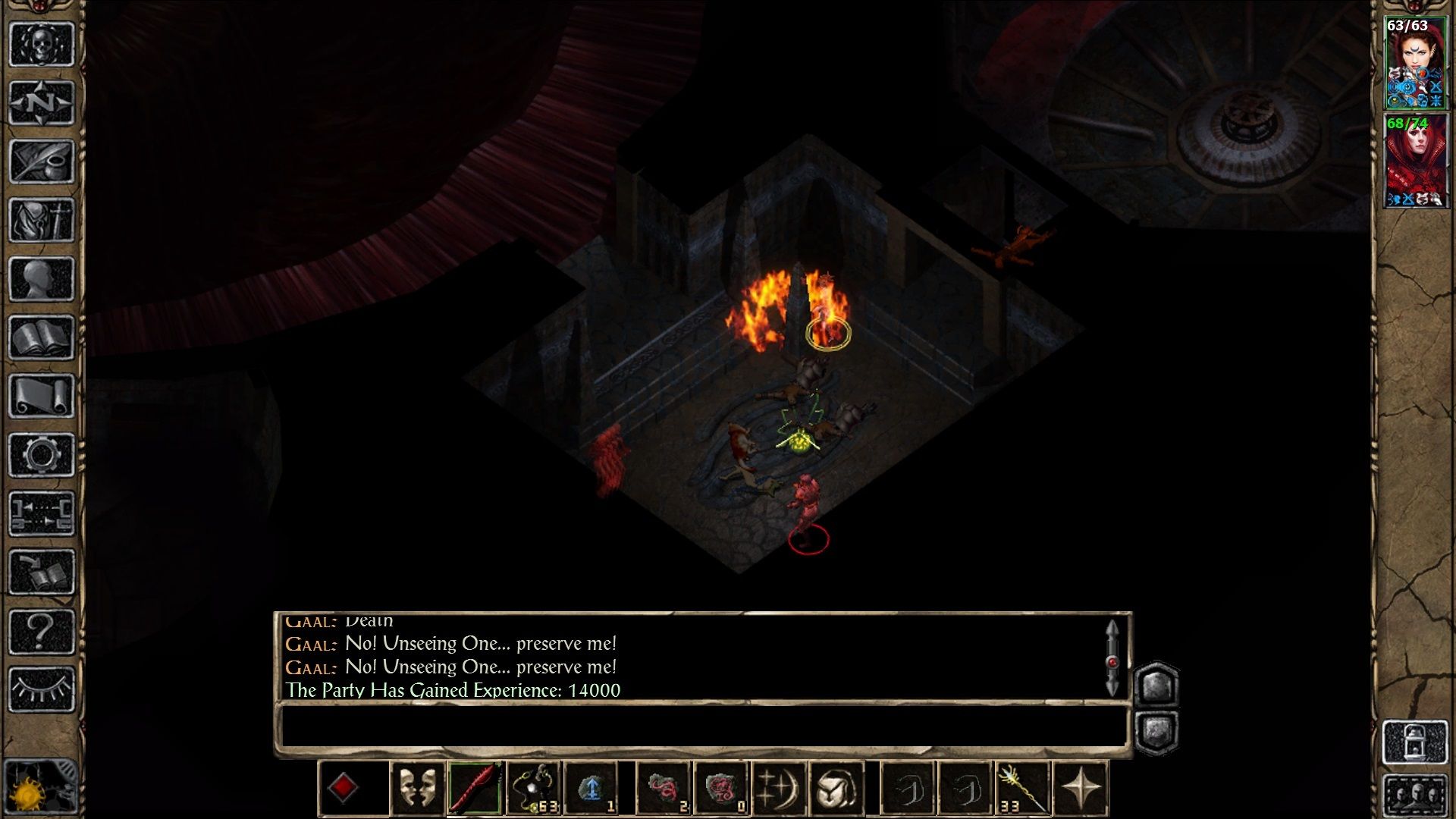Show the character record head icon
The image size is (1456, 819).
[x=42, y=279]
